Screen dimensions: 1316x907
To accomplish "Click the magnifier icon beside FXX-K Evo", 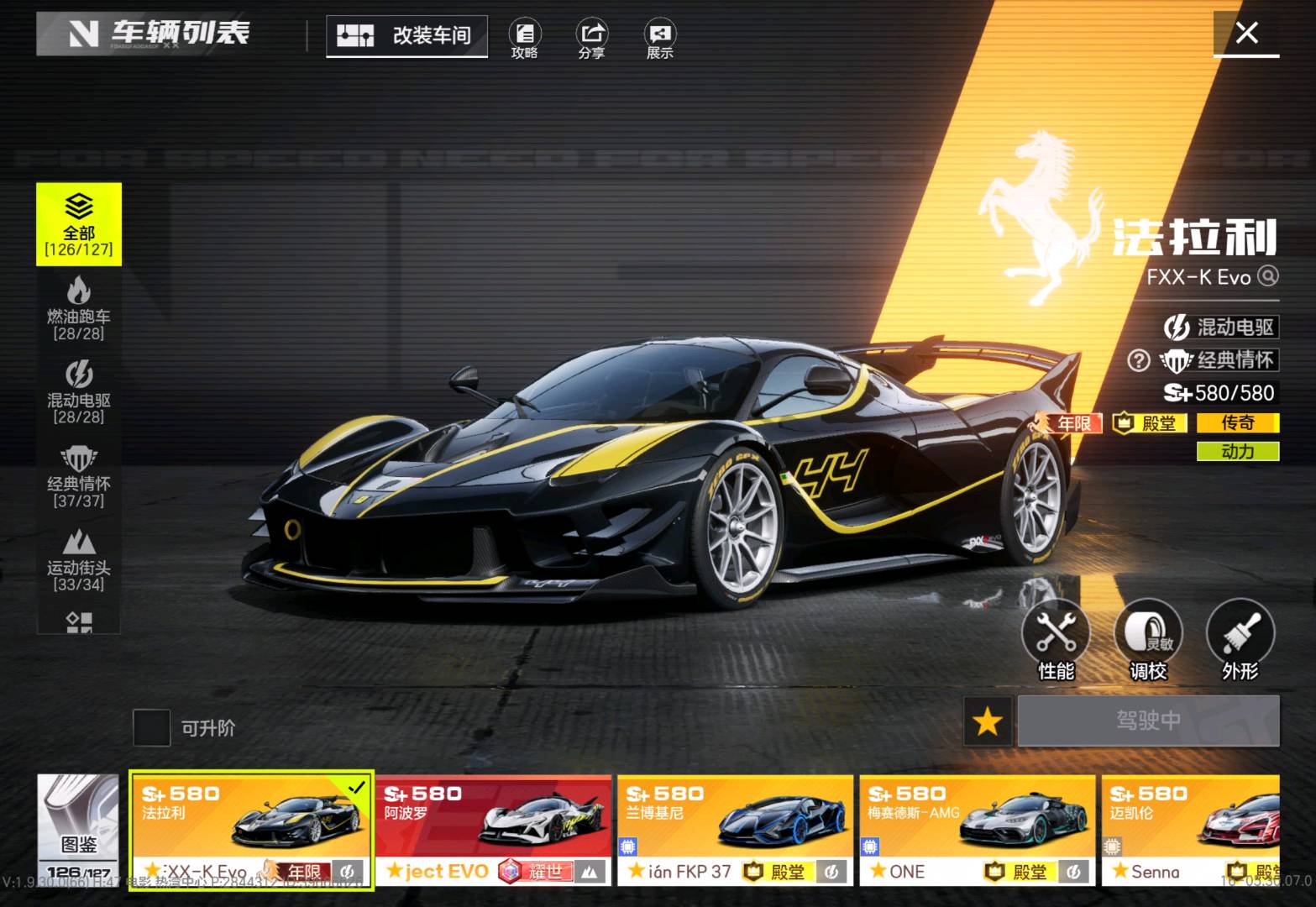I will coord(1268,276).
